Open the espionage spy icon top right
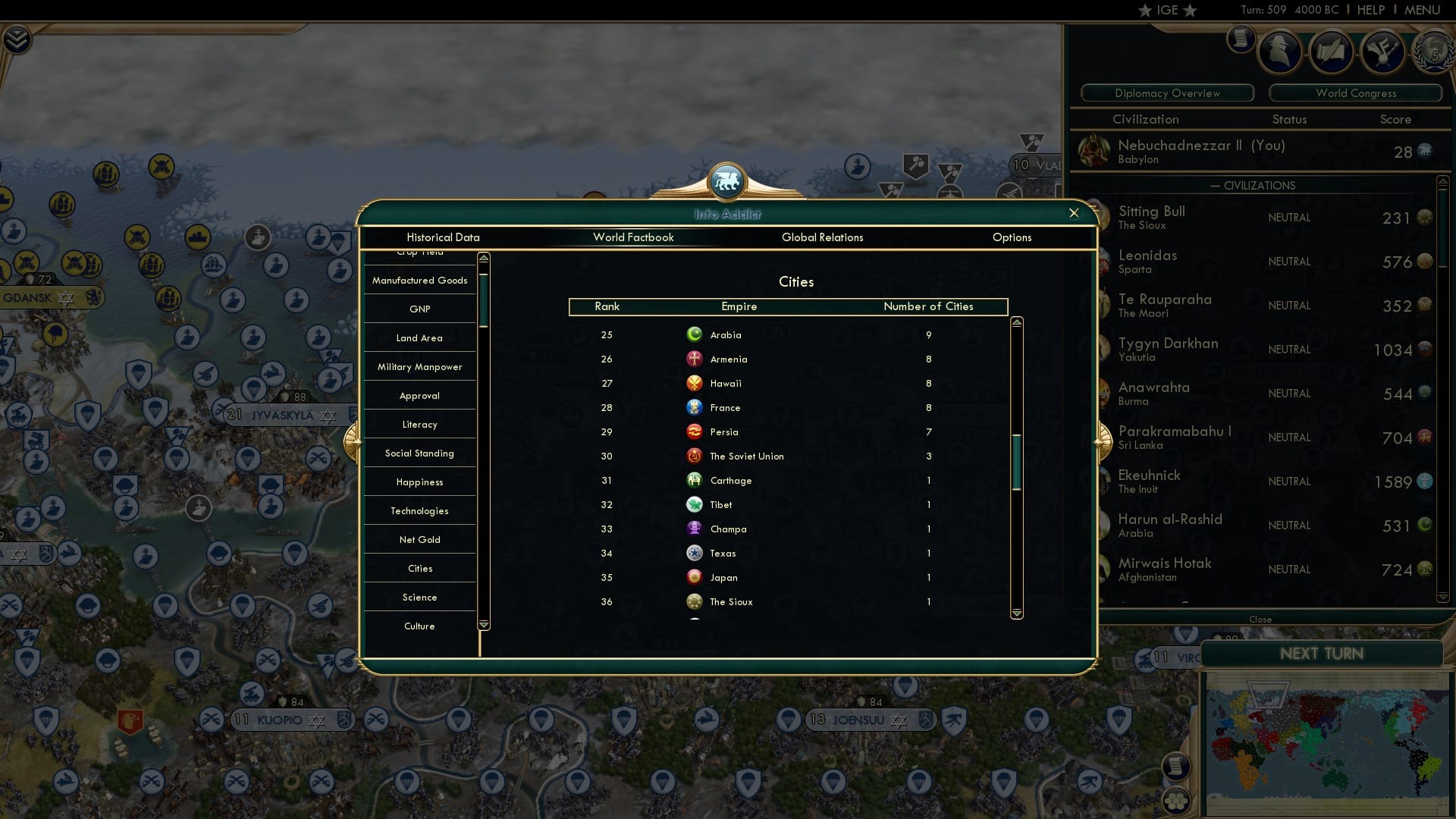Screen dimensions: 1456x819 (x=1280, y=52)
